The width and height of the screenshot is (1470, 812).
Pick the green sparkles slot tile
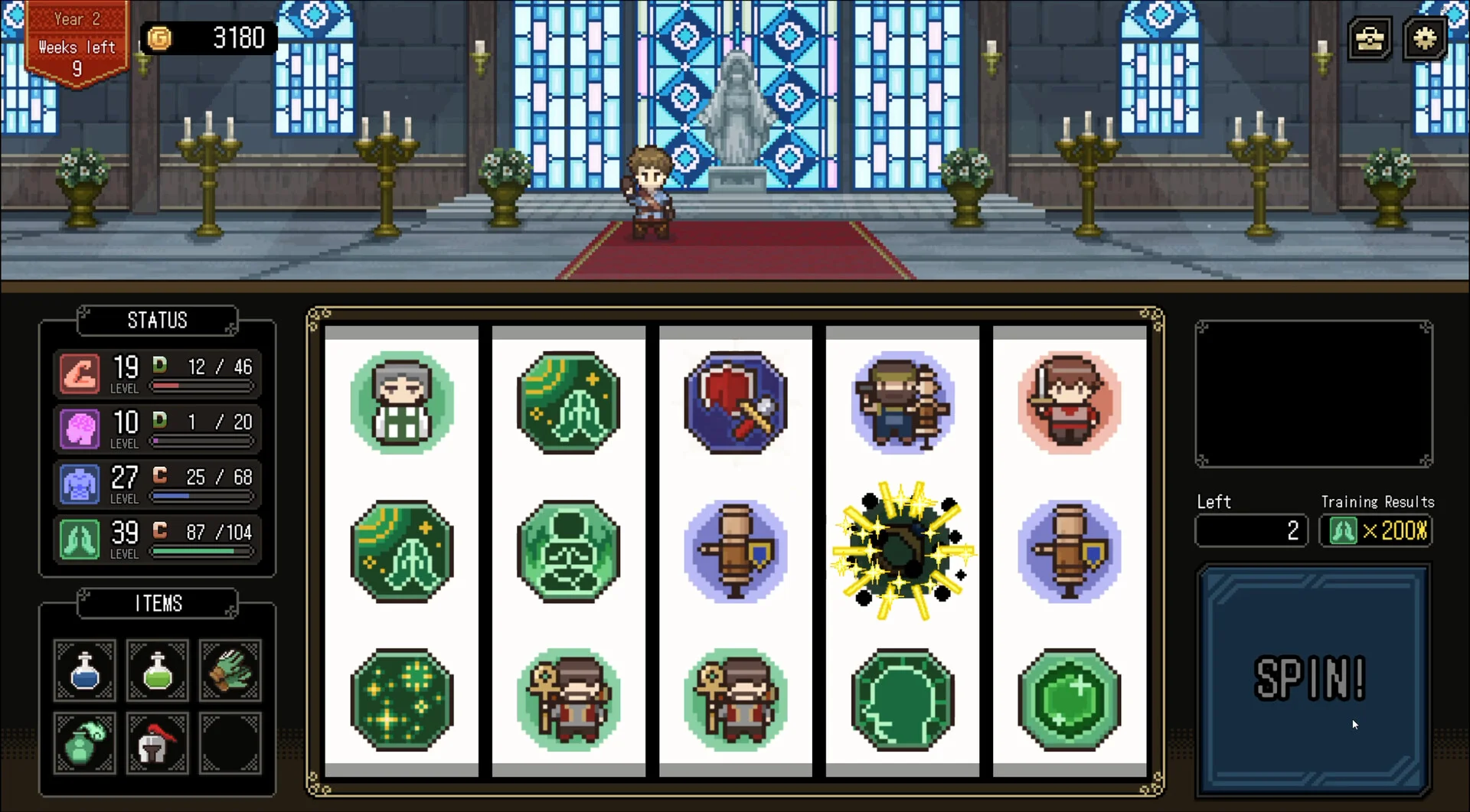[402, 699]
